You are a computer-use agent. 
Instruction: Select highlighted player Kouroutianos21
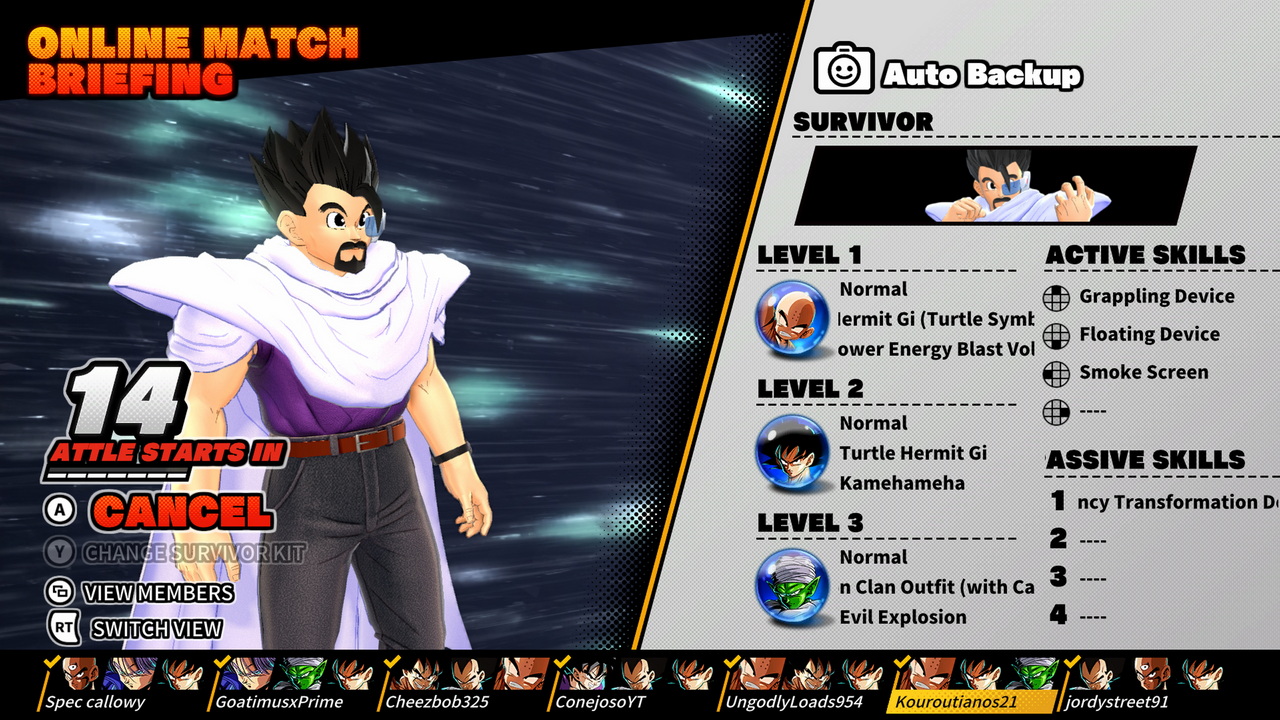pos(955,701)
